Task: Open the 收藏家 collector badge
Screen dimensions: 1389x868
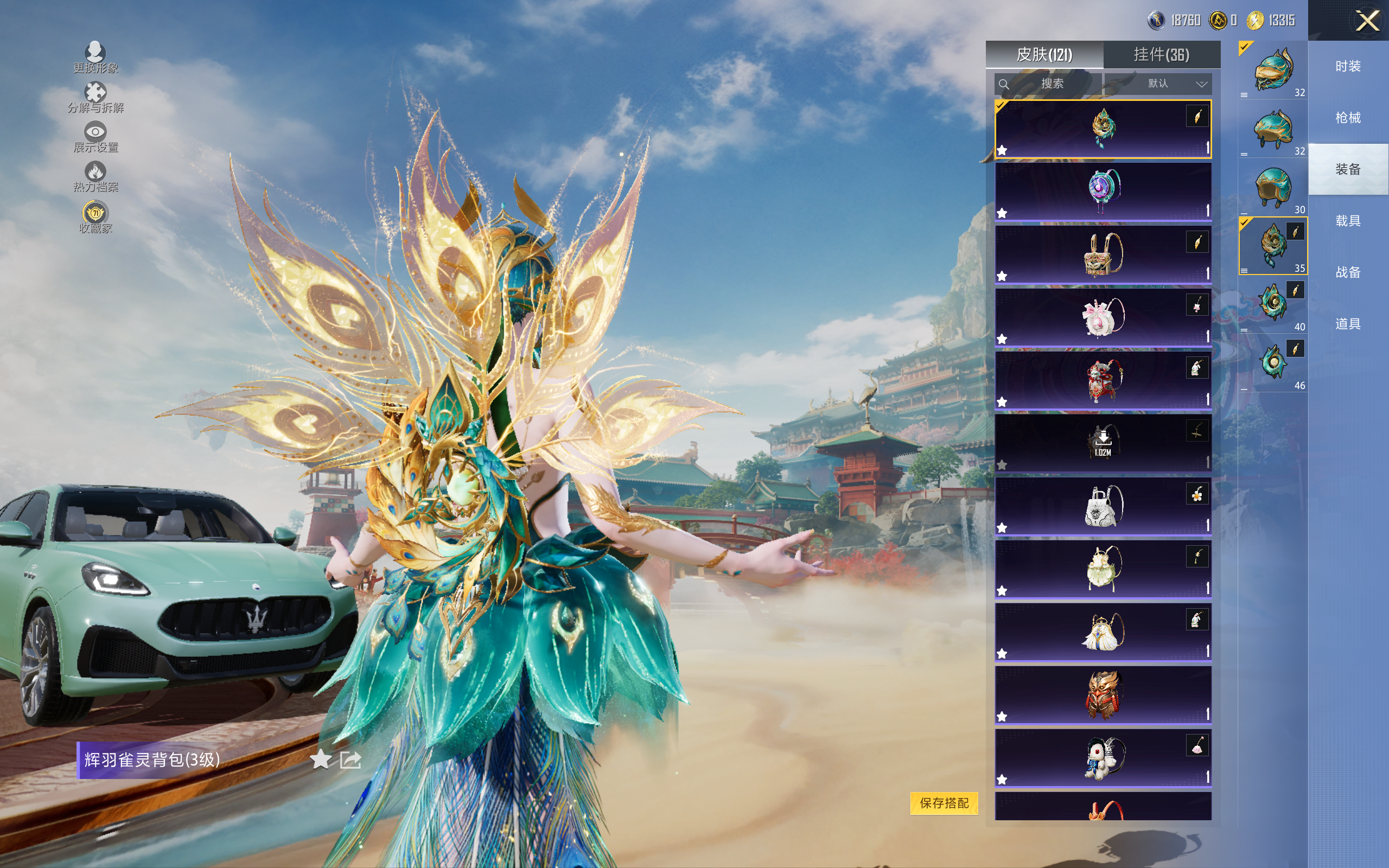Action: 95,217
